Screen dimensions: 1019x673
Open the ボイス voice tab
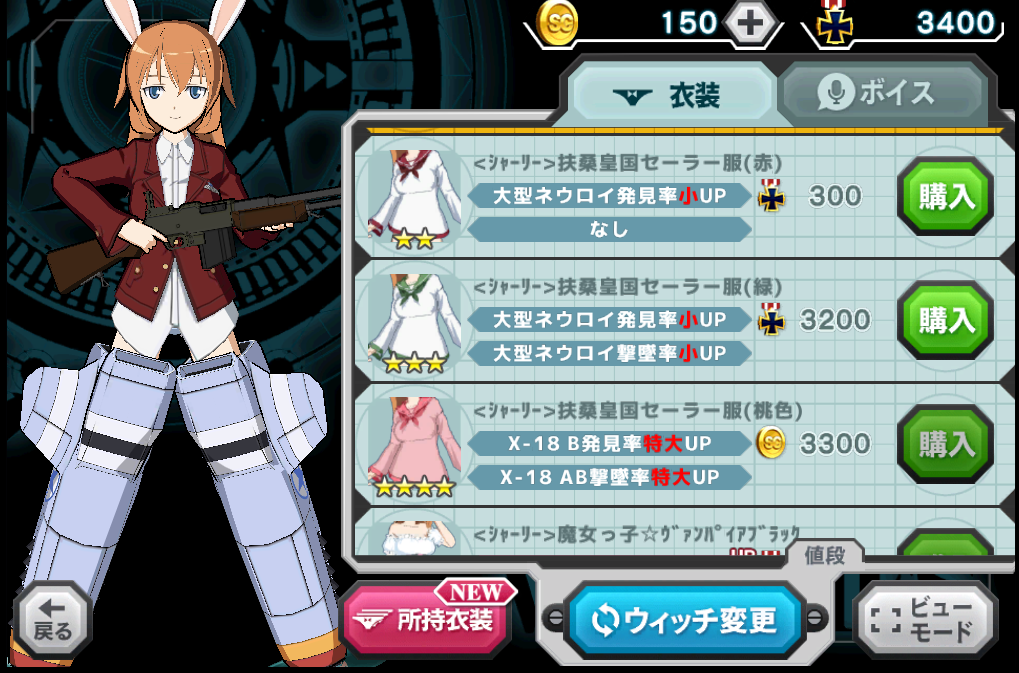click(880, 93)
